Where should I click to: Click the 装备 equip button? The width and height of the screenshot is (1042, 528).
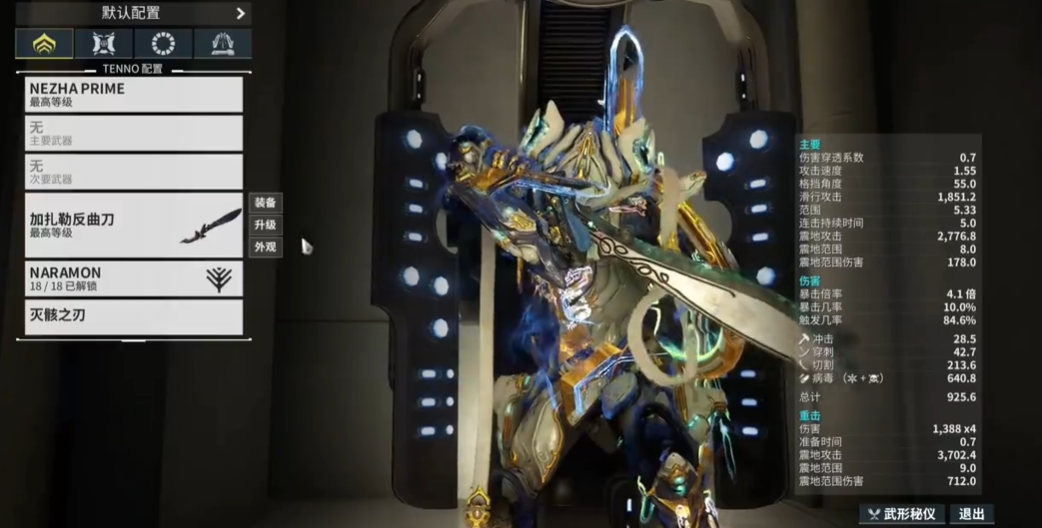click(x=265, y=203)
